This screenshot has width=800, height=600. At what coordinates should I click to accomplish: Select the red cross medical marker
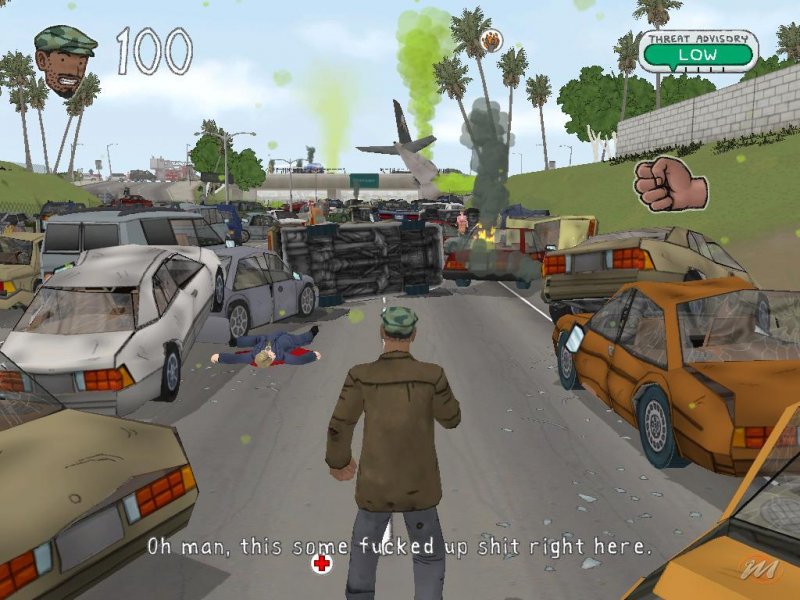[x=321, y=566]
